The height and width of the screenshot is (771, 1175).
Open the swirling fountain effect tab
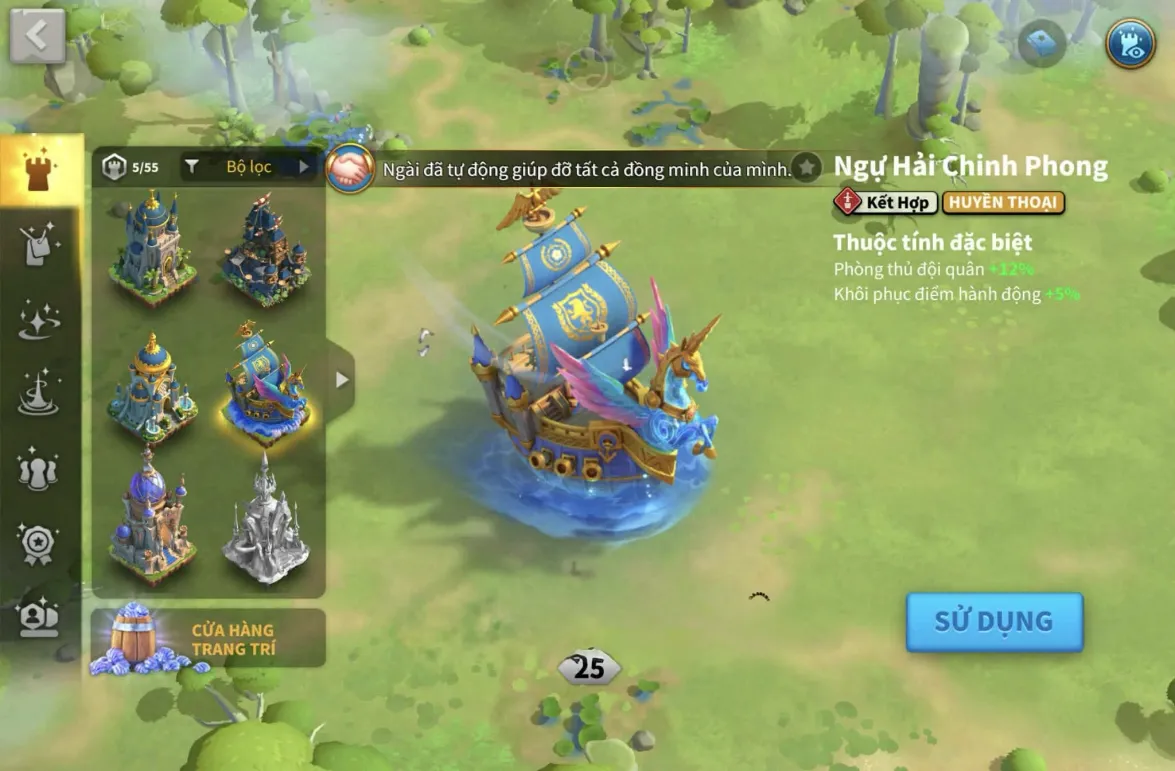[x=40, y=394]
